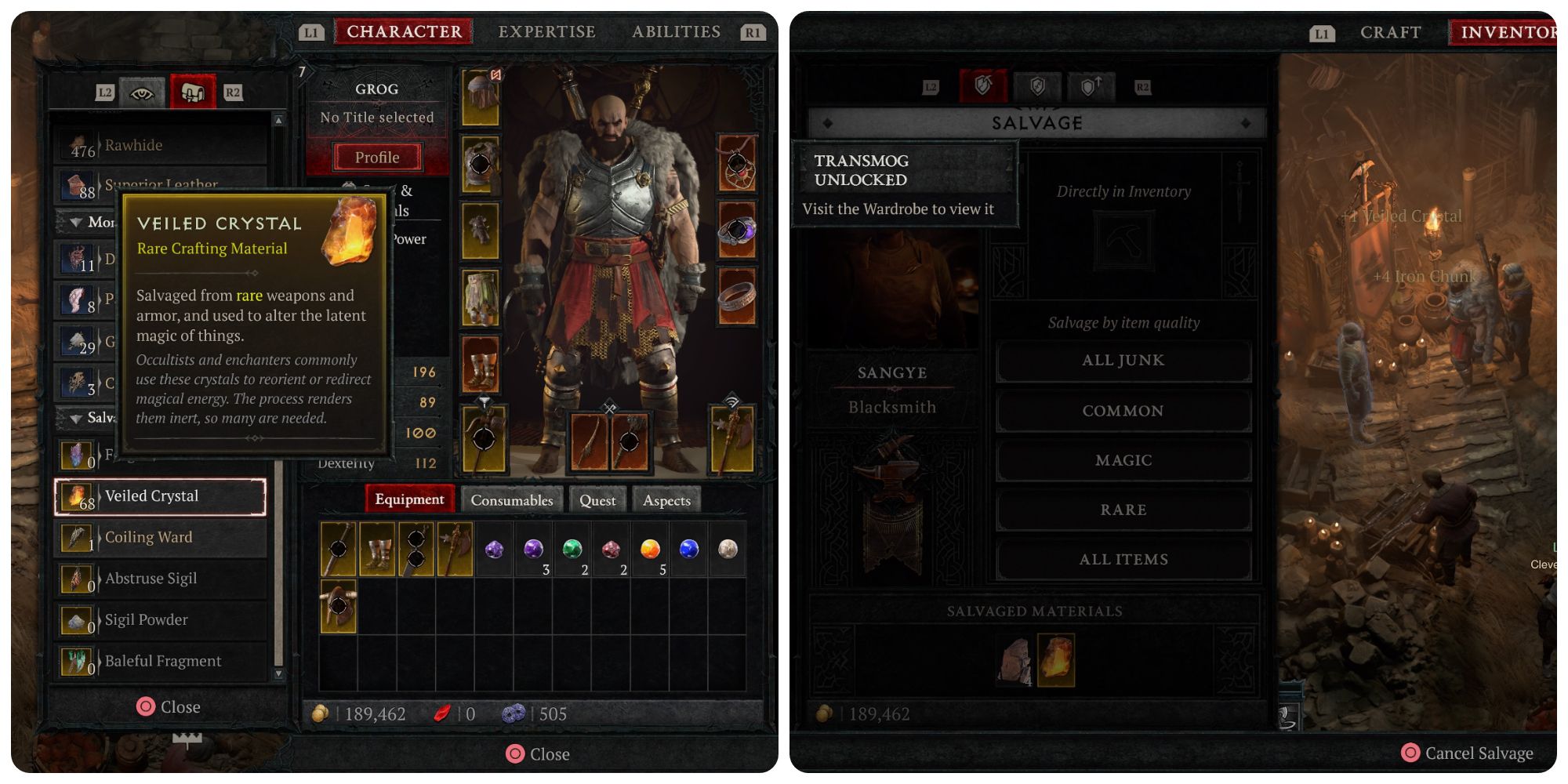The image size is (1568, 784).
Task: Switch to the EXPERTISE tab
Action: pos(546,31)
